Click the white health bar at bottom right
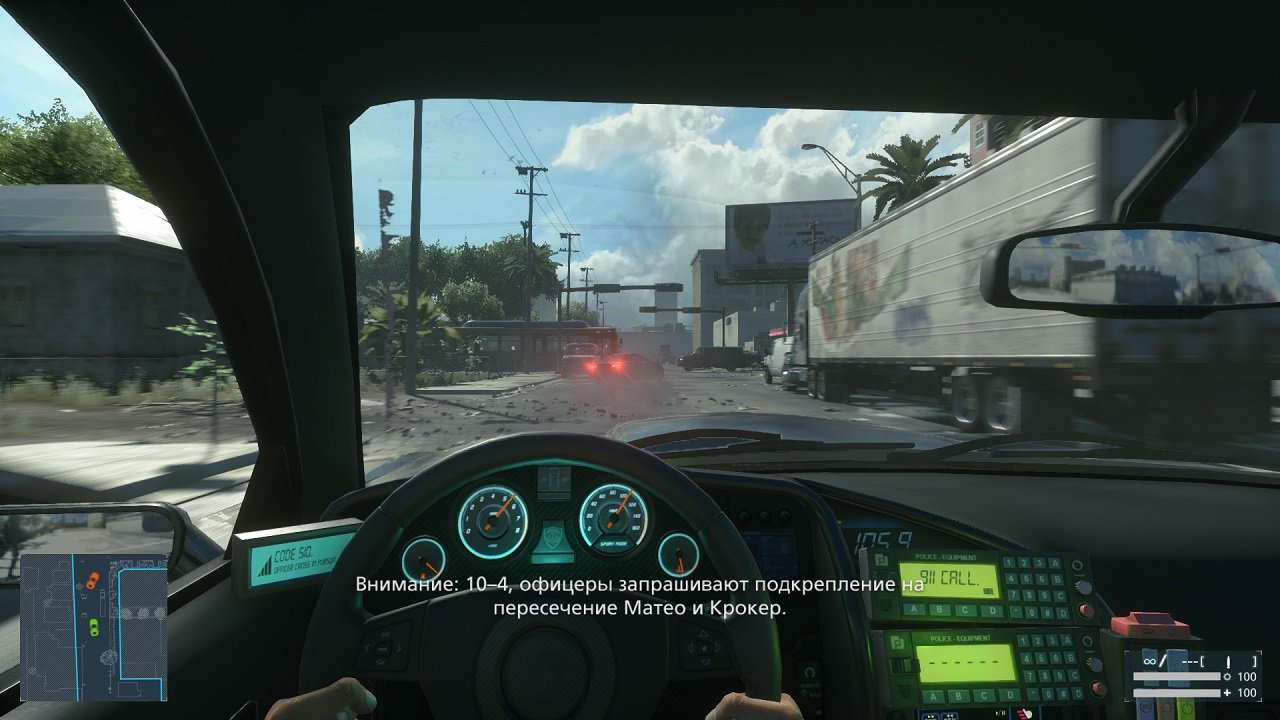The image size is (1280, 720). 1176,692
